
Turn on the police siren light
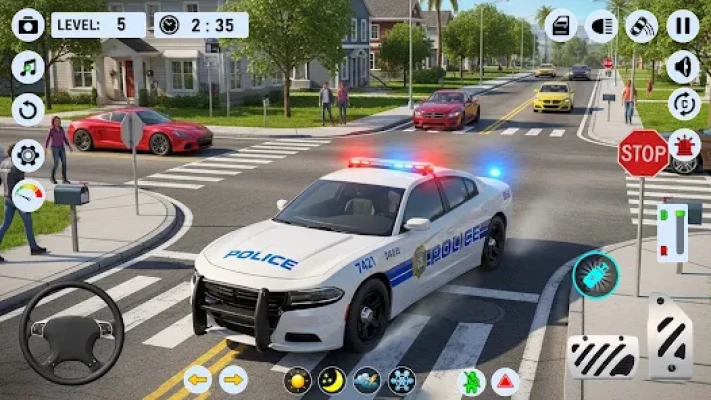tap(684, 145)
